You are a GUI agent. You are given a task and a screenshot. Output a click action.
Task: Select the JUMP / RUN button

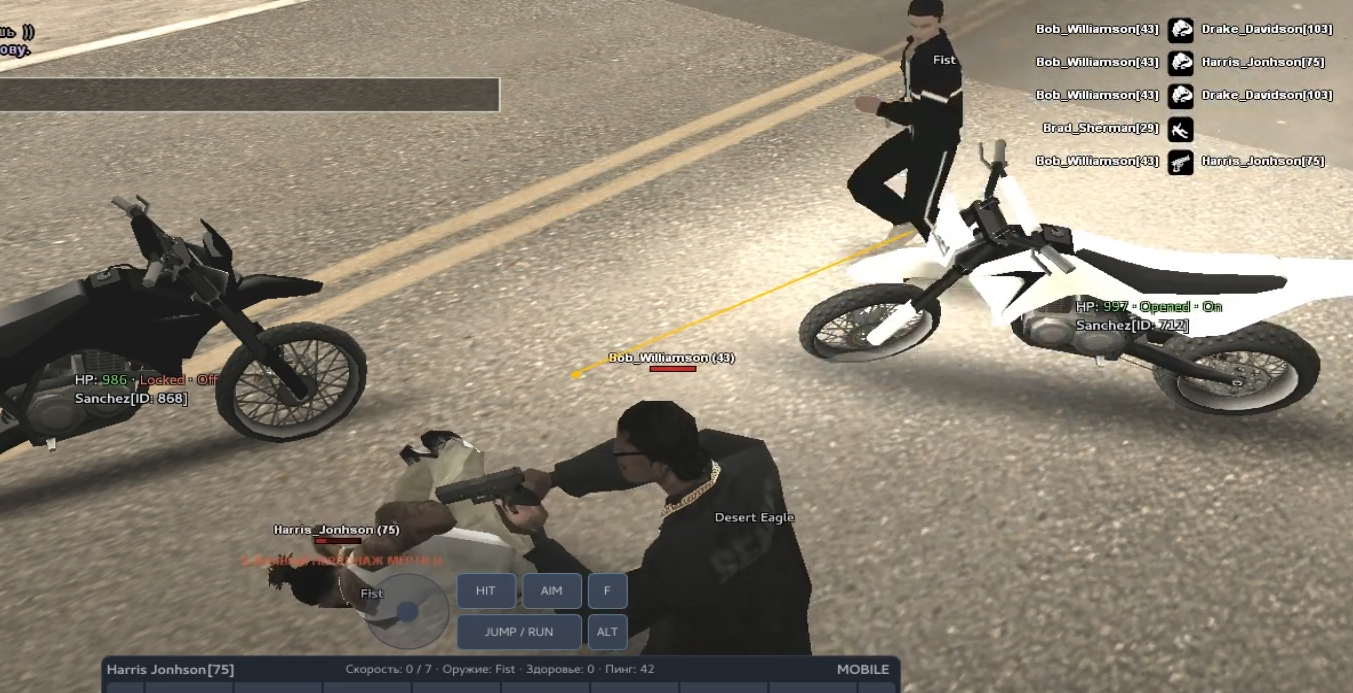click(519, 632)
